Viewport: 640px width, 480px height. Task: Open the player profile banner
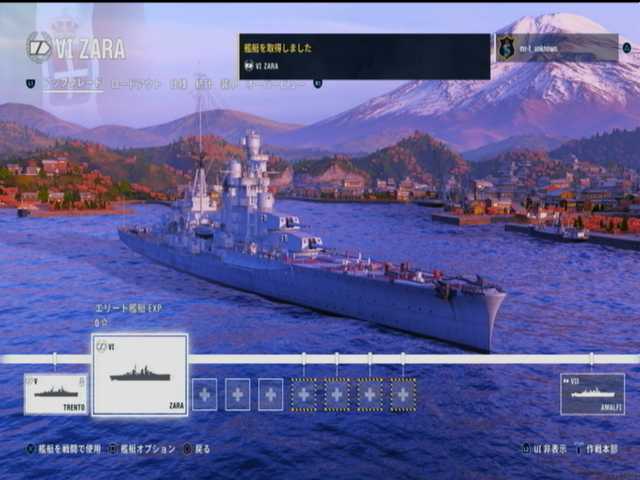(x=557, y=48)
